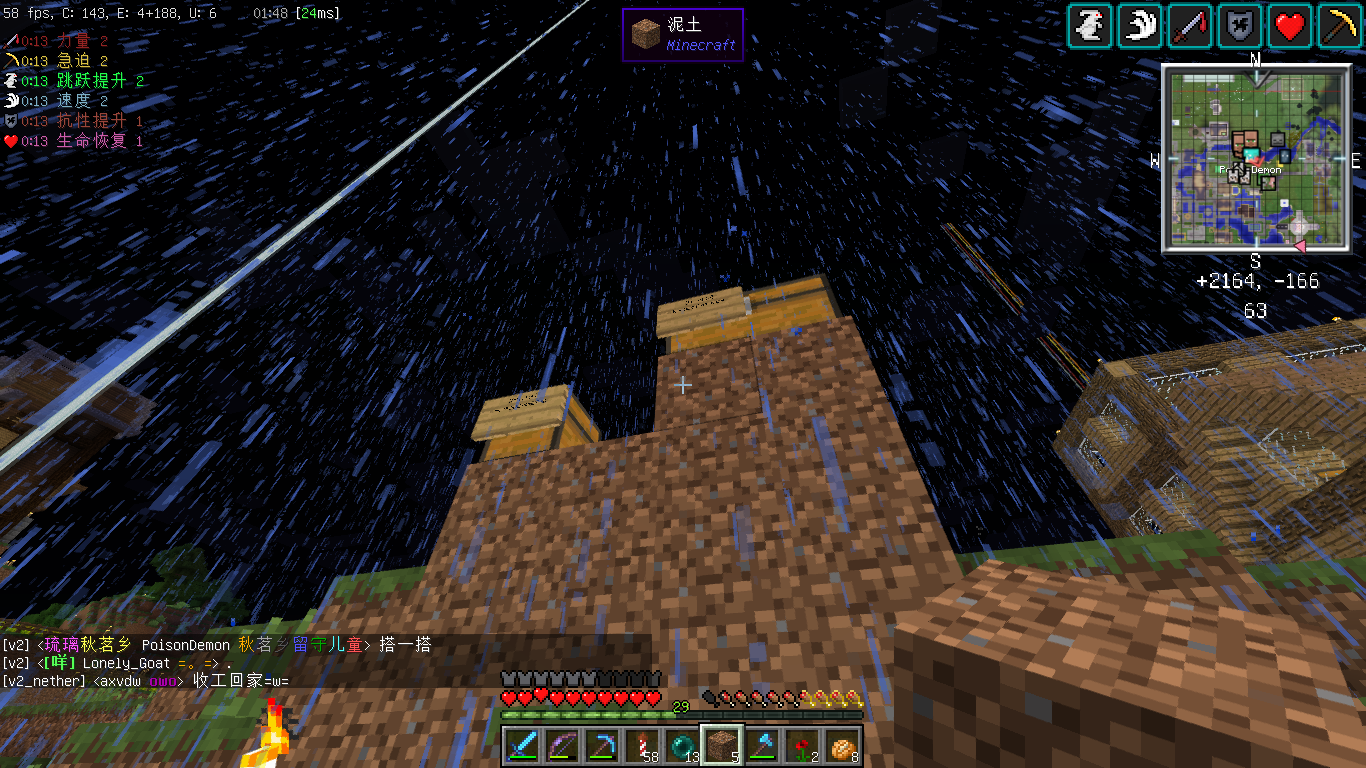
Task: Select the dirt block hotbar slot
Action: 722,746
